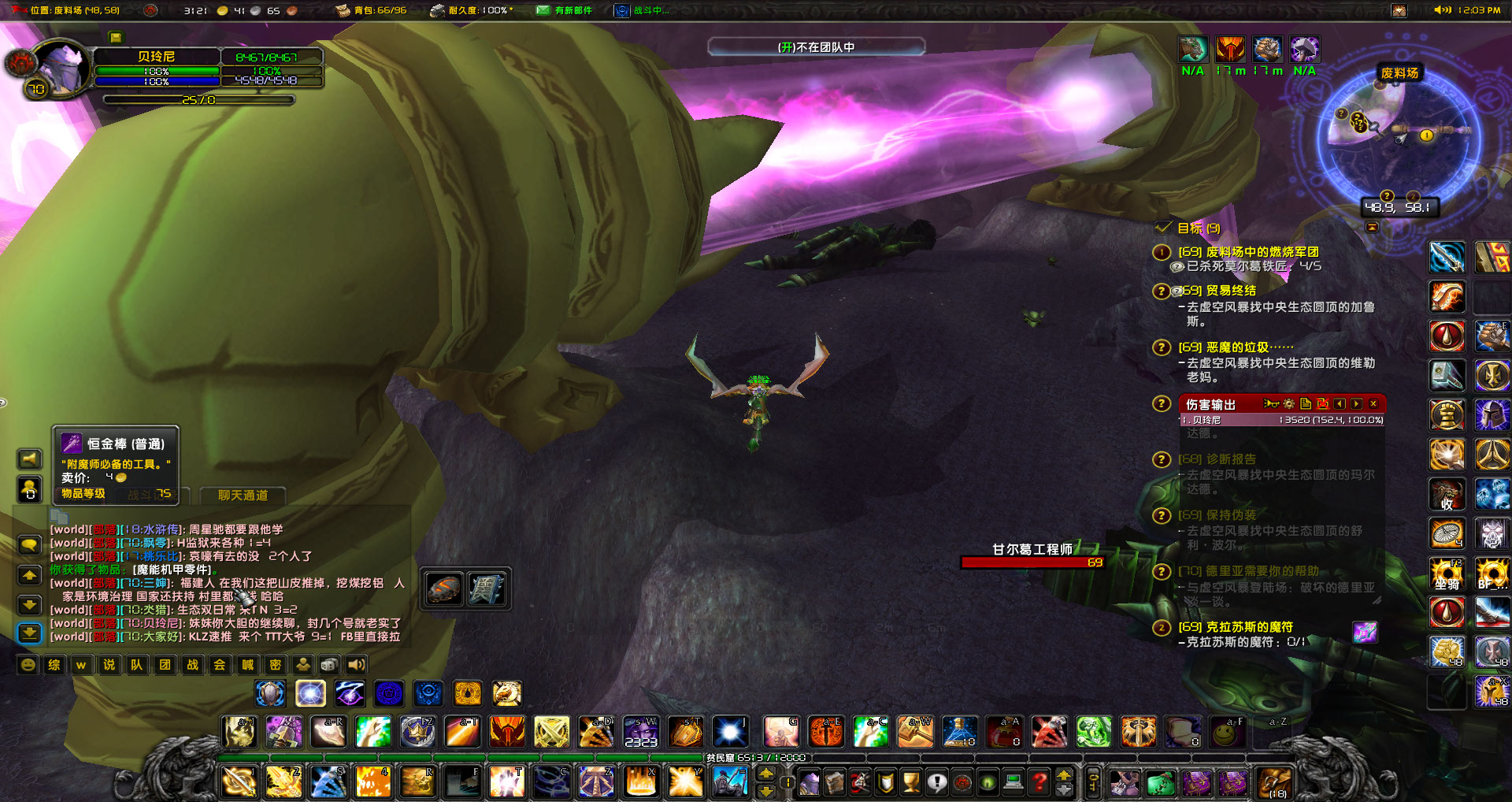
Task: Open the backpack bag slot
Action: [x=1273, y=782]
